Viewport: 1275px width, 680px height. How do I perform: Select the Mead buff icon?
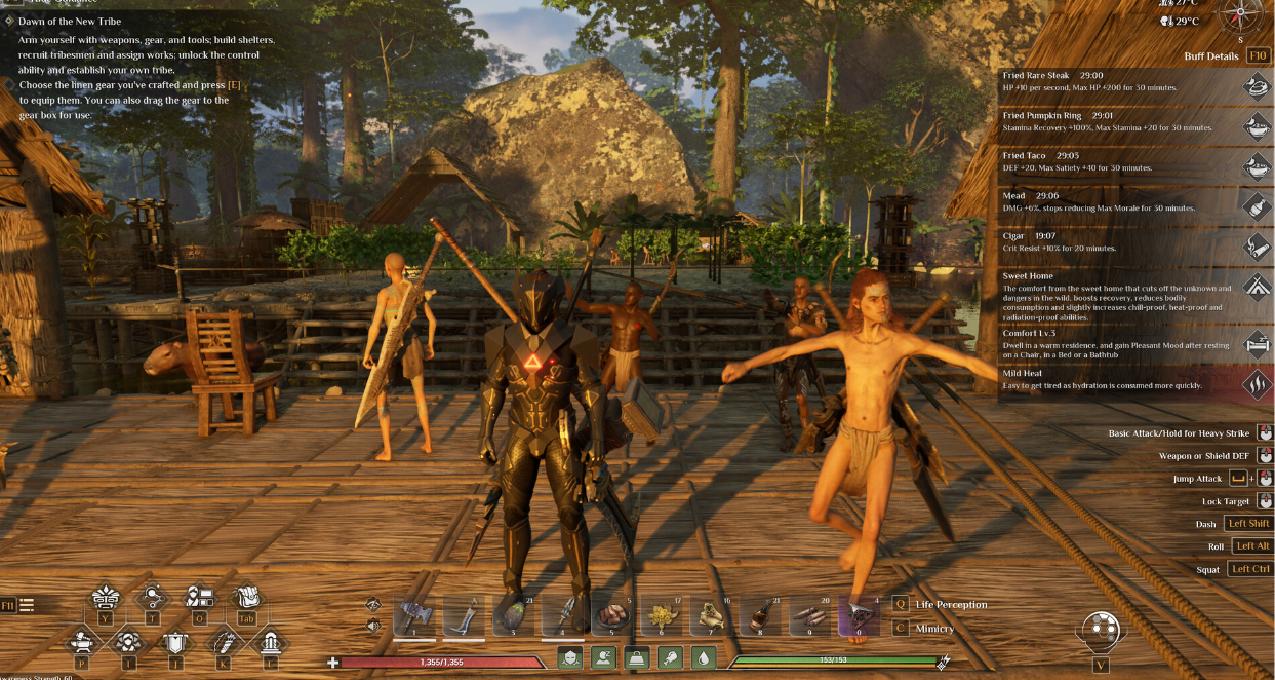pos(1255,206)
